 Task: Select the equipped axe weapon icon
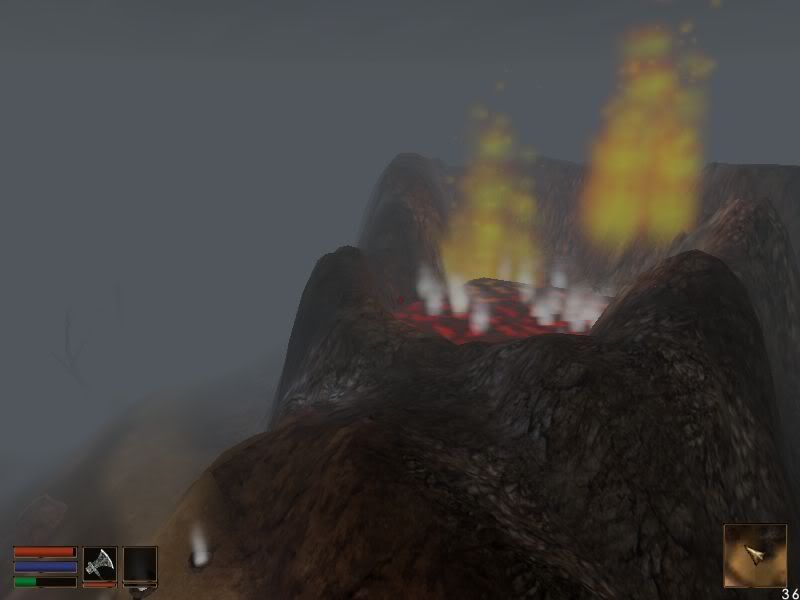99,563
